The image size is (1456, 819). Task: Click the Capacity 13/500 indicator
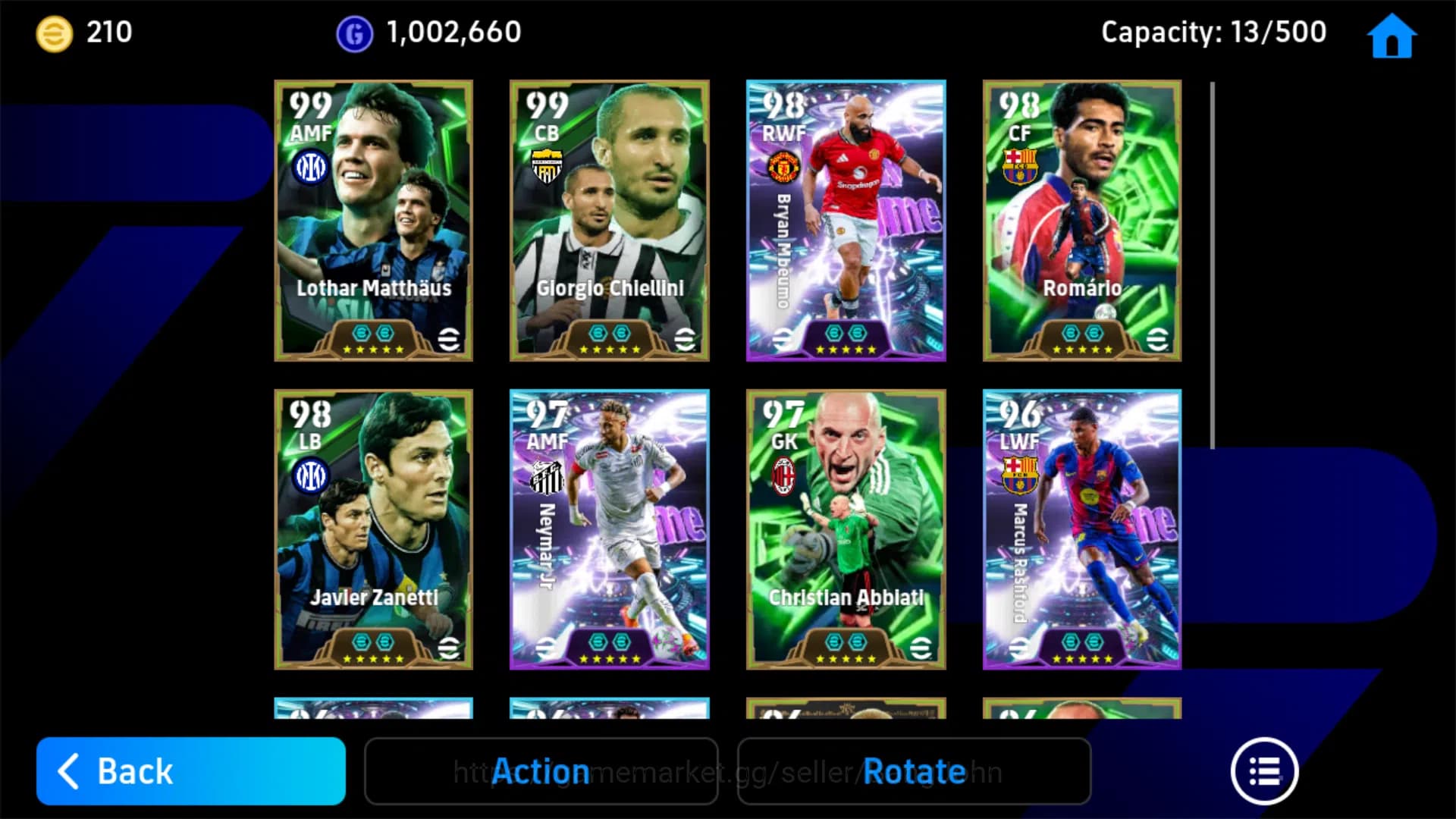point(1213,32)
